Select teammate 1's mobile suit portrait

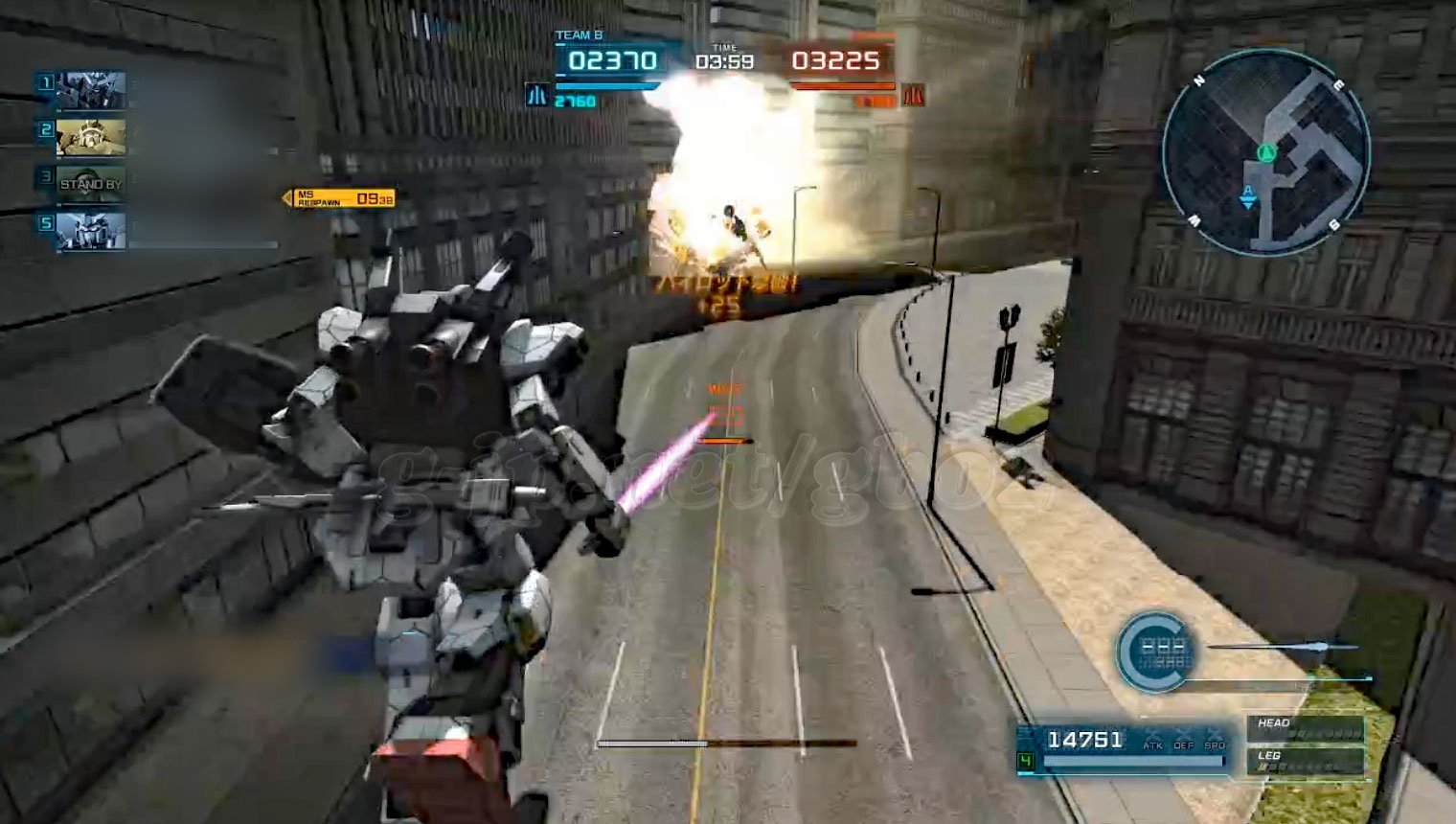point(90,91)
